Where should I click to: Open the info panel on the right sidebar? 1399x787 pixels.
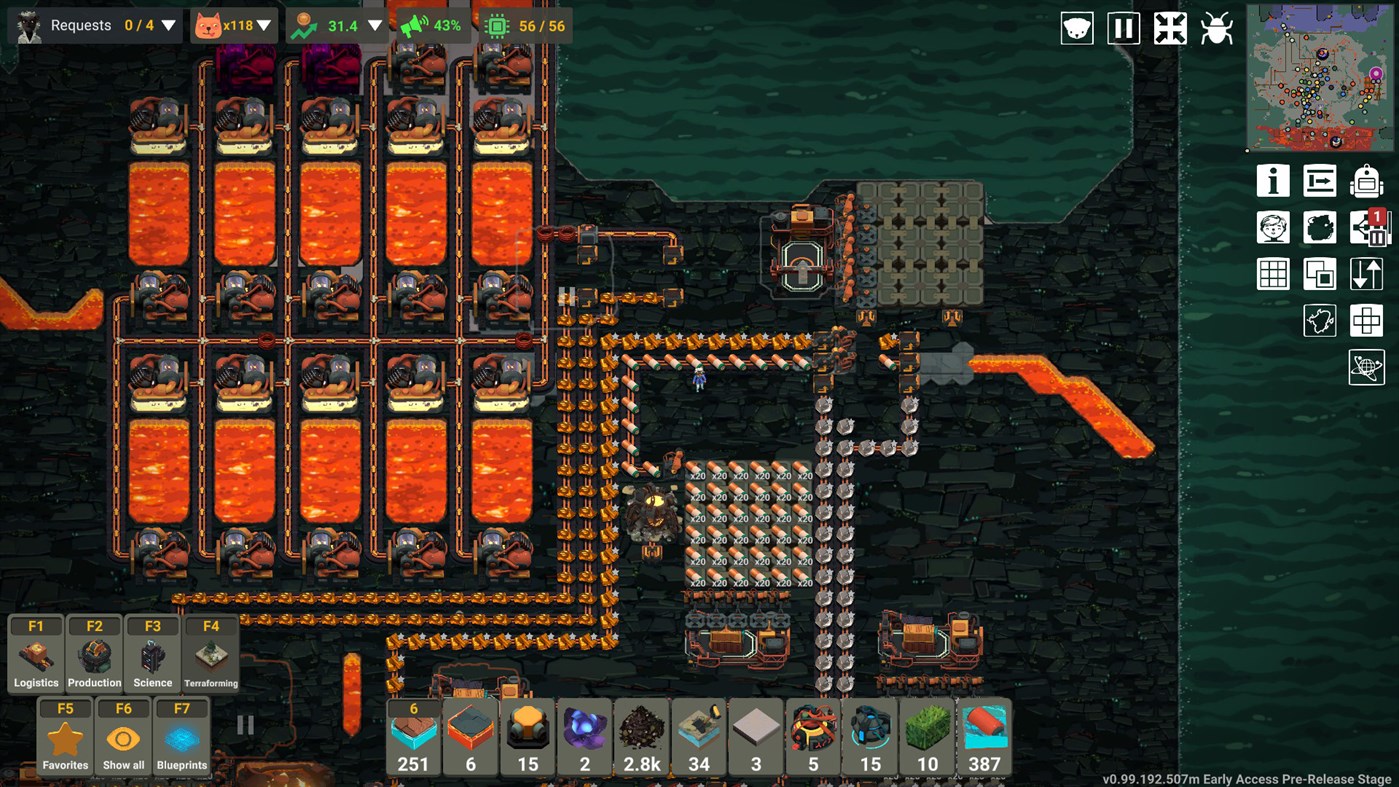point(1273,181)
